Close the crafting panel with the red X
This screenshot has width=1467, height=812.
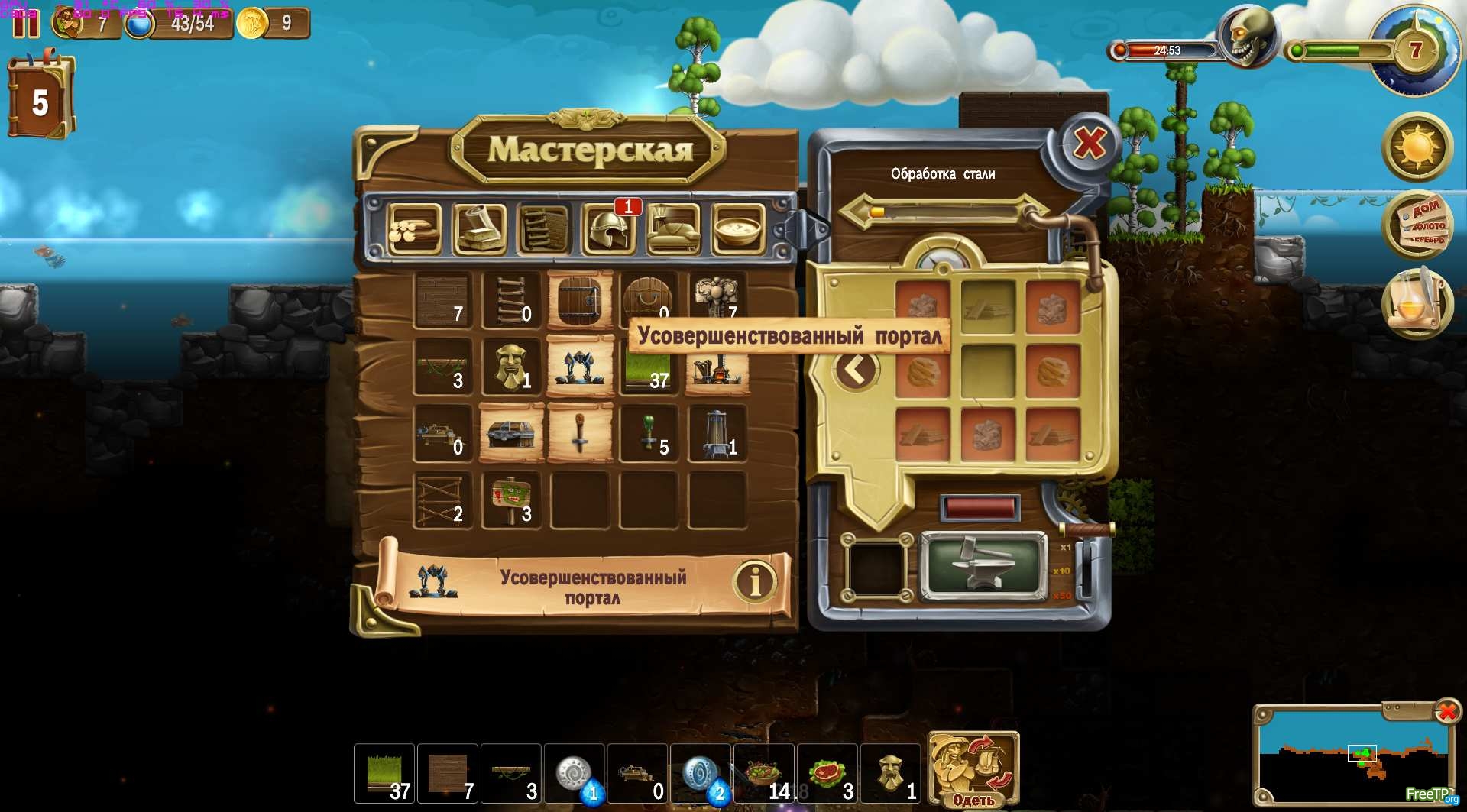point(1089,143)
